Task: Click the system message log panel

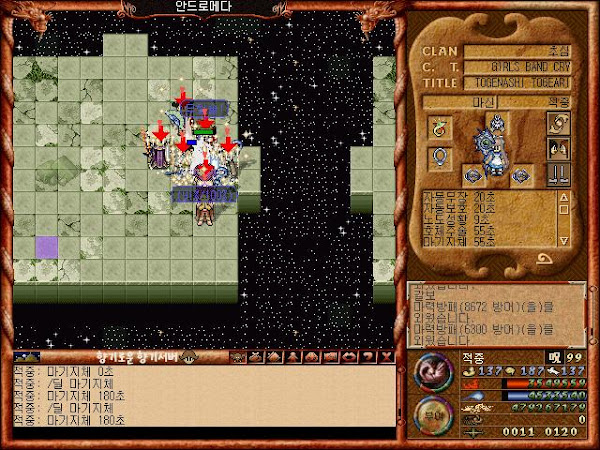Action: (x=494, y=312)
